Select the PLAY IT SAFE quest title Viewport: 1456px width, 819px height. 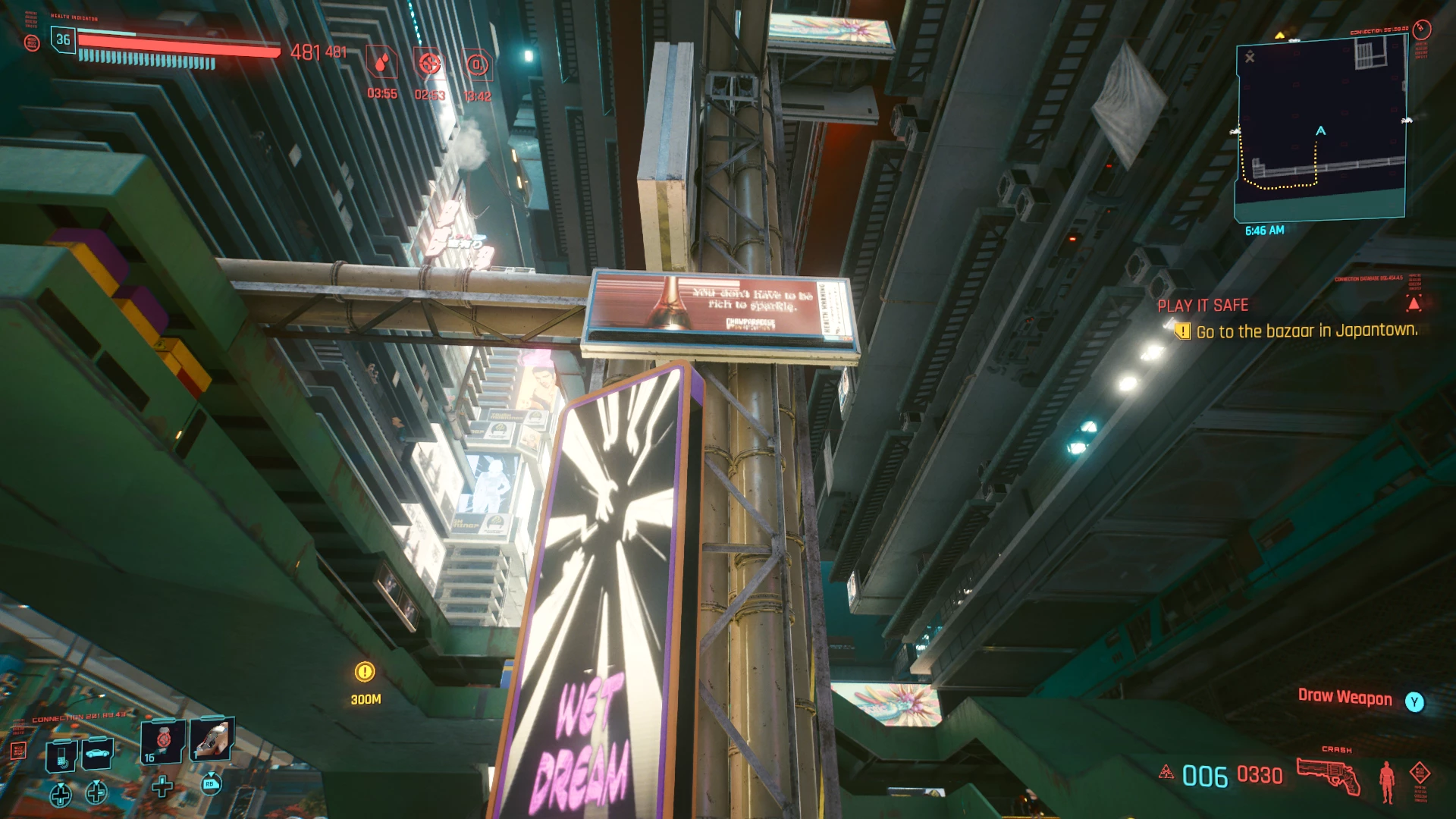click(1202, 306)
